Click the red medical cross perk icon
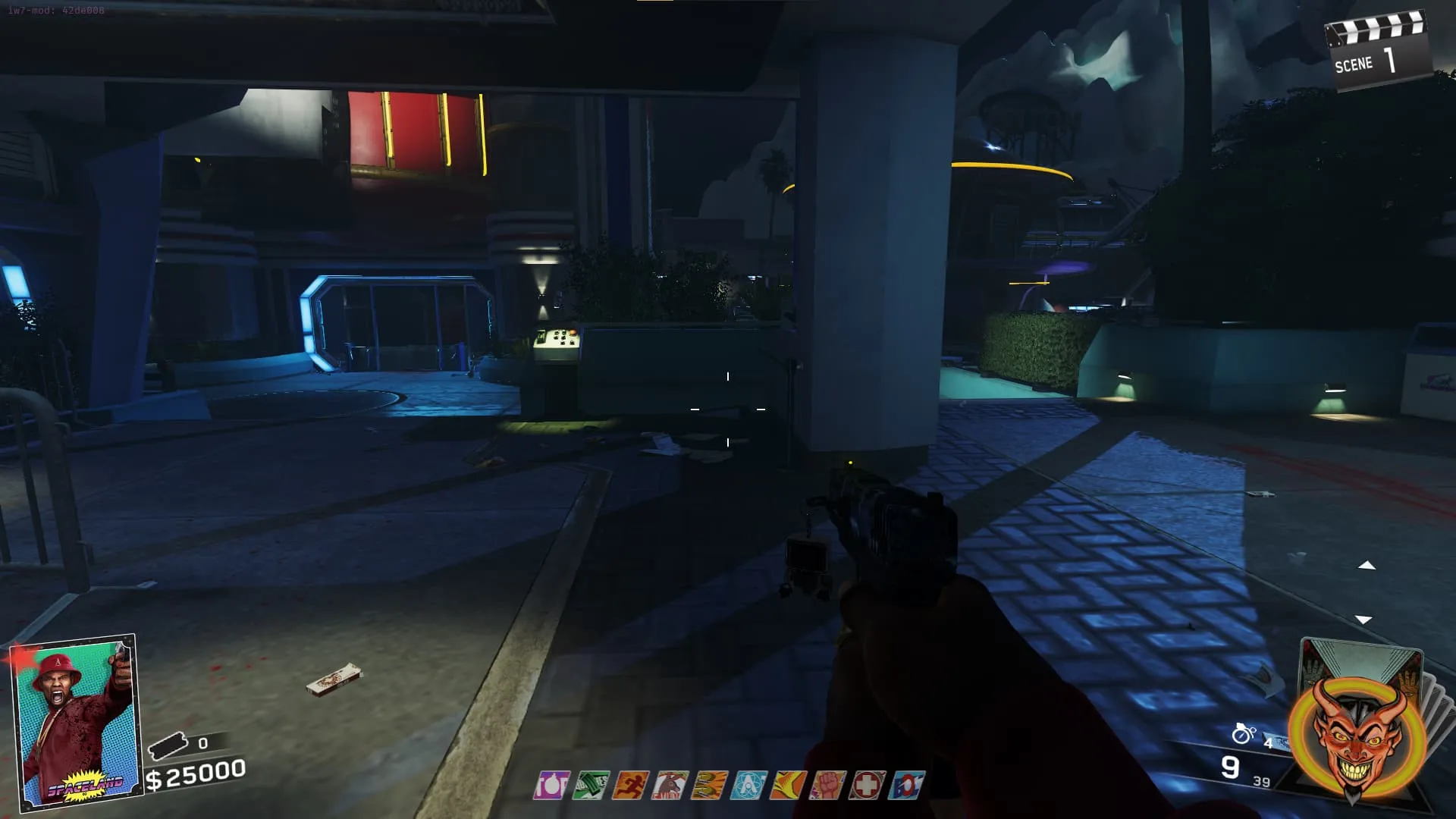Viewport: 1456px width, 819px height. pos(867,786)
